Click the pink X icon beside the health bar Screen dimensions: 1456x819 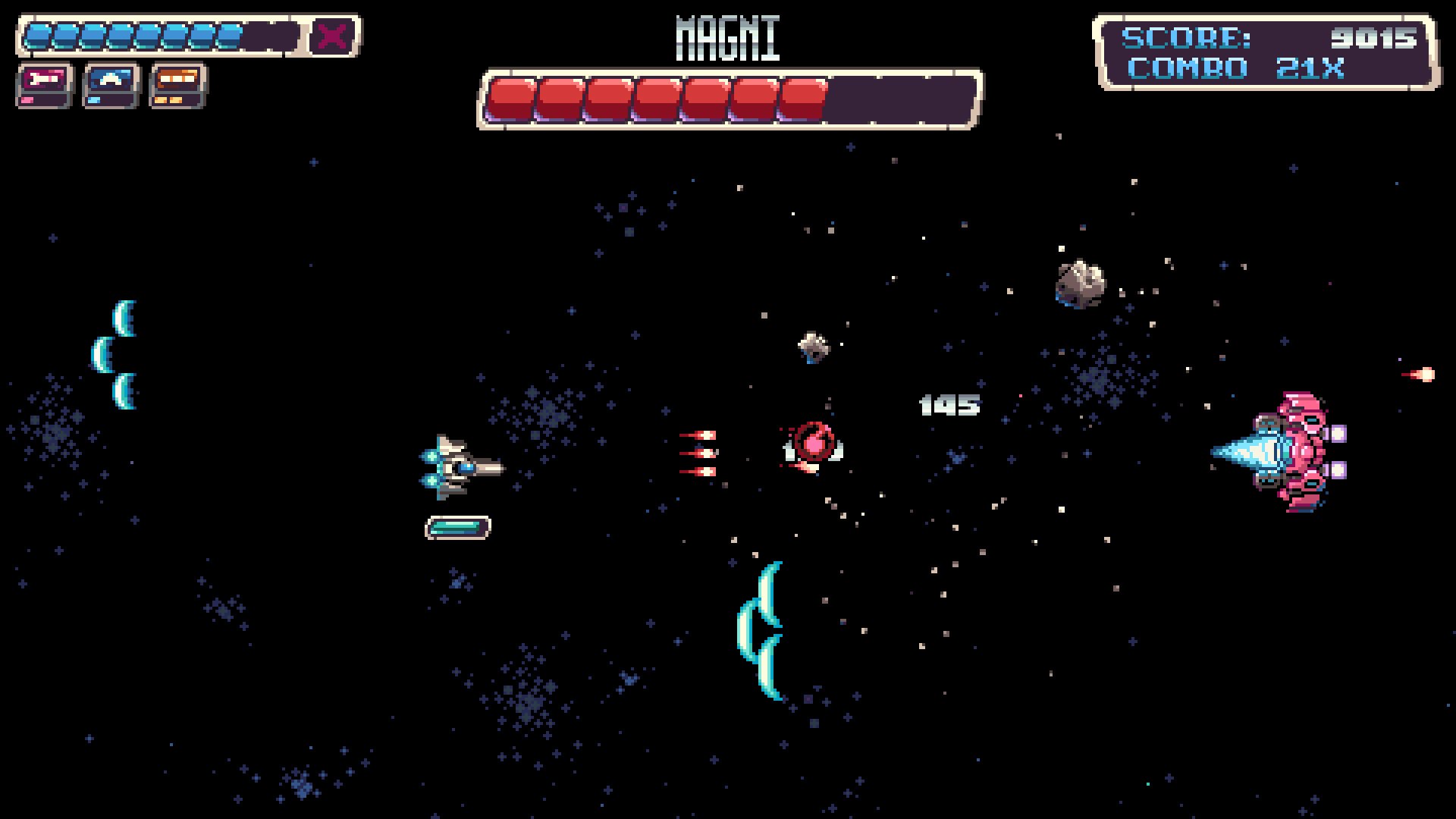pyautogui.click(x=331, y=35)
